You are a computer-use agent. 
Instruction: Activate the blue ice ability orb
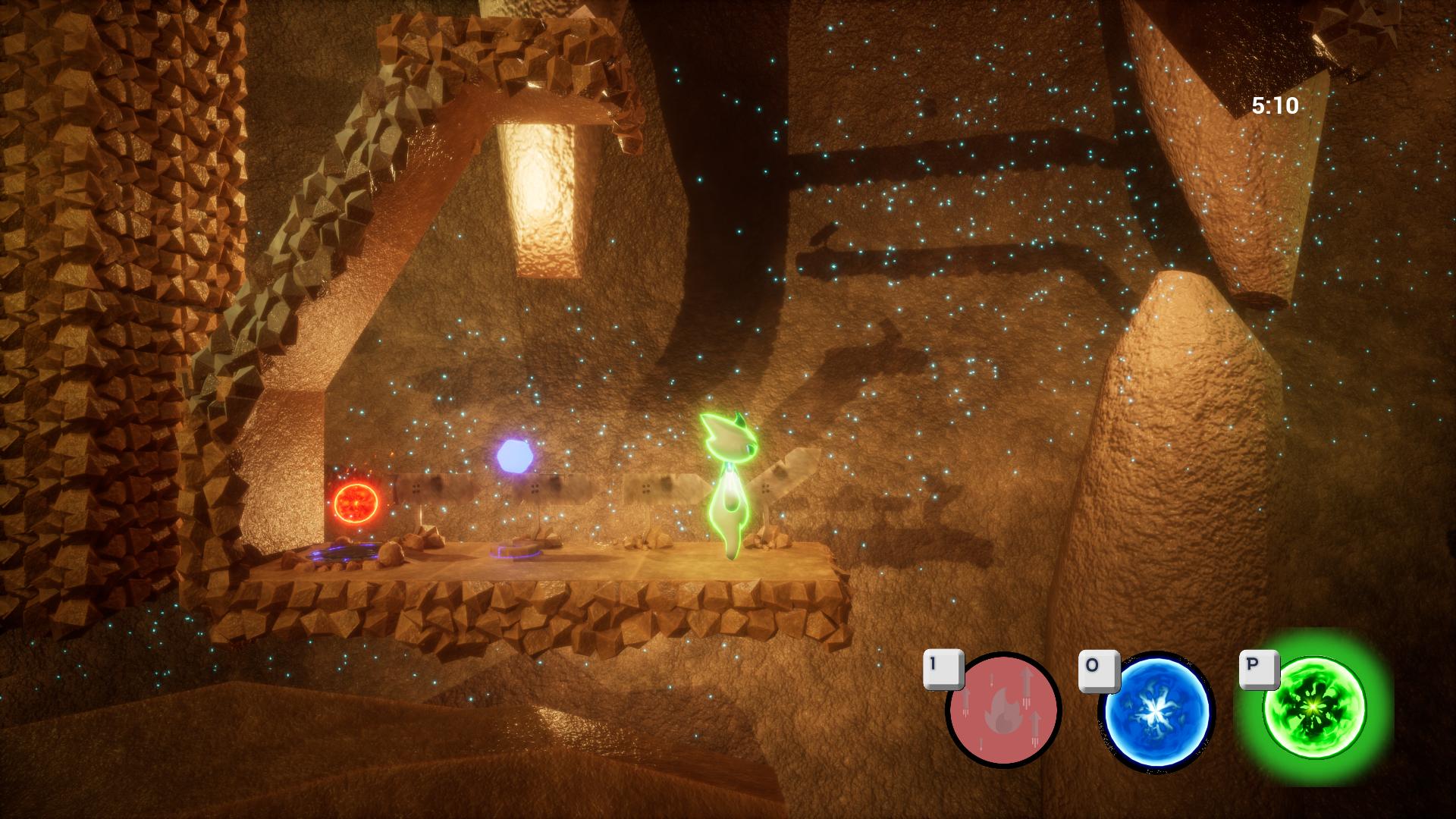pyautogui.click(x=1155, y=712)
